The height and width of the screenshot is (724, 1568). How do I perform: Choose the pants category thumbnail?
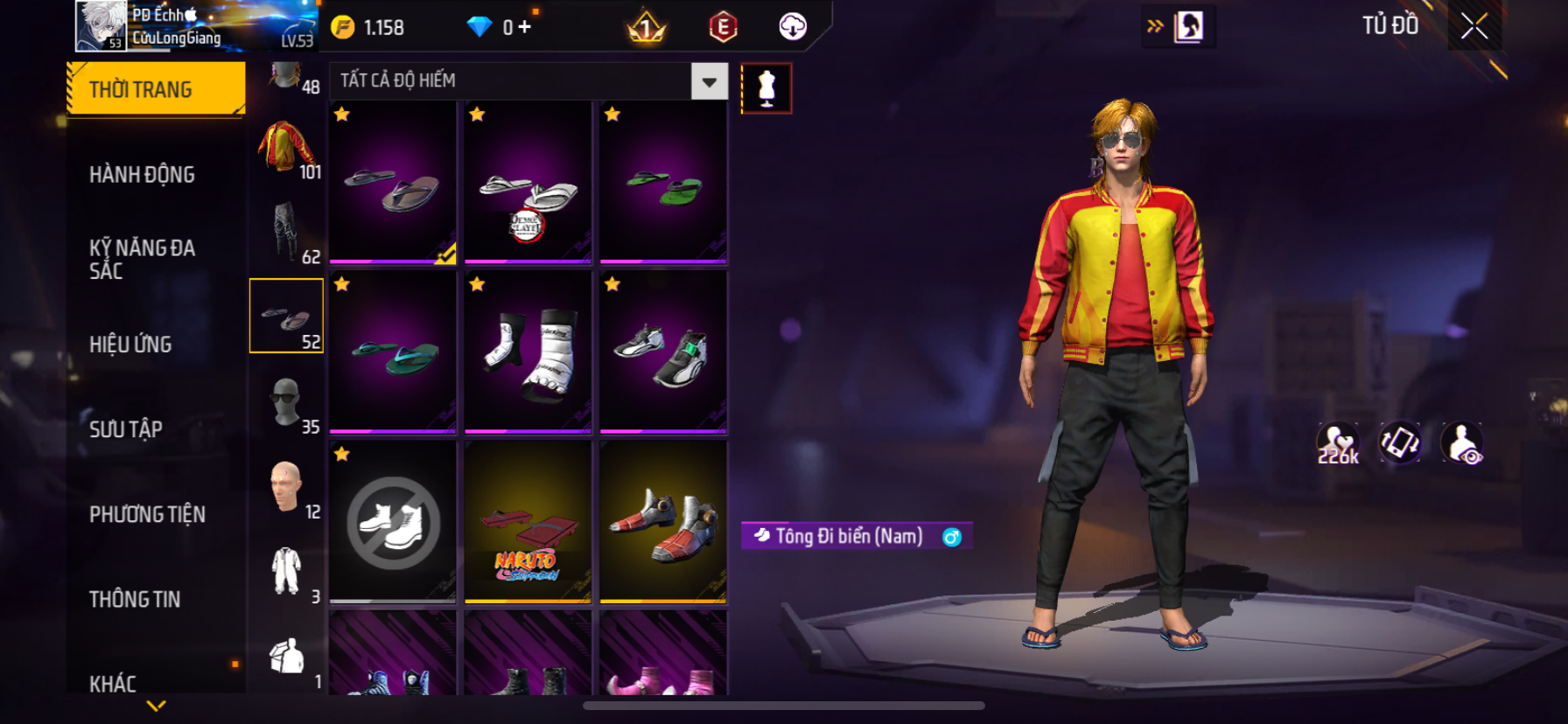tap(286, 232)
